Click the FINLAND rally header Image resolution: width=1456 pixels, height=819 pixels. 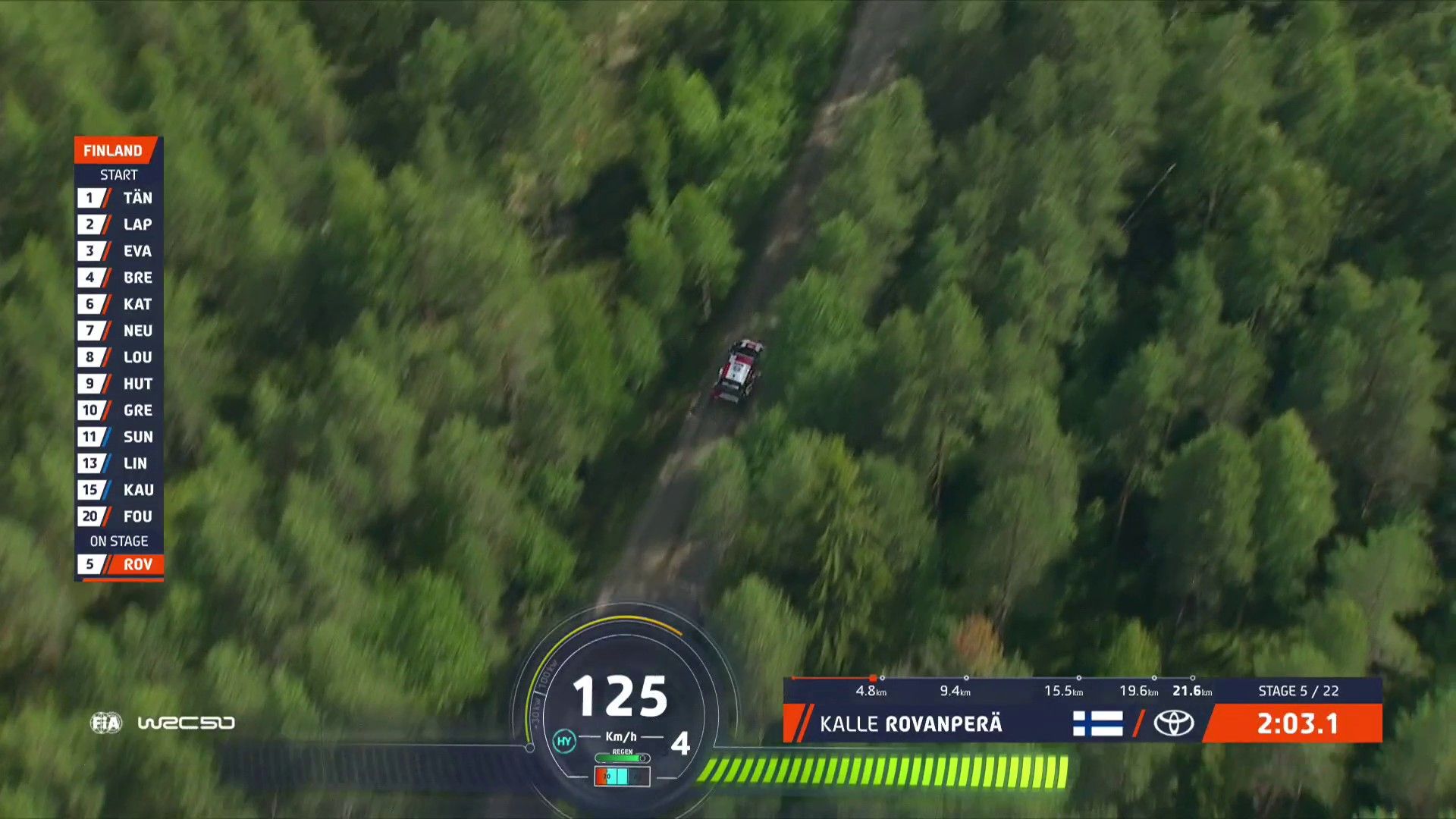click(114, 150)
